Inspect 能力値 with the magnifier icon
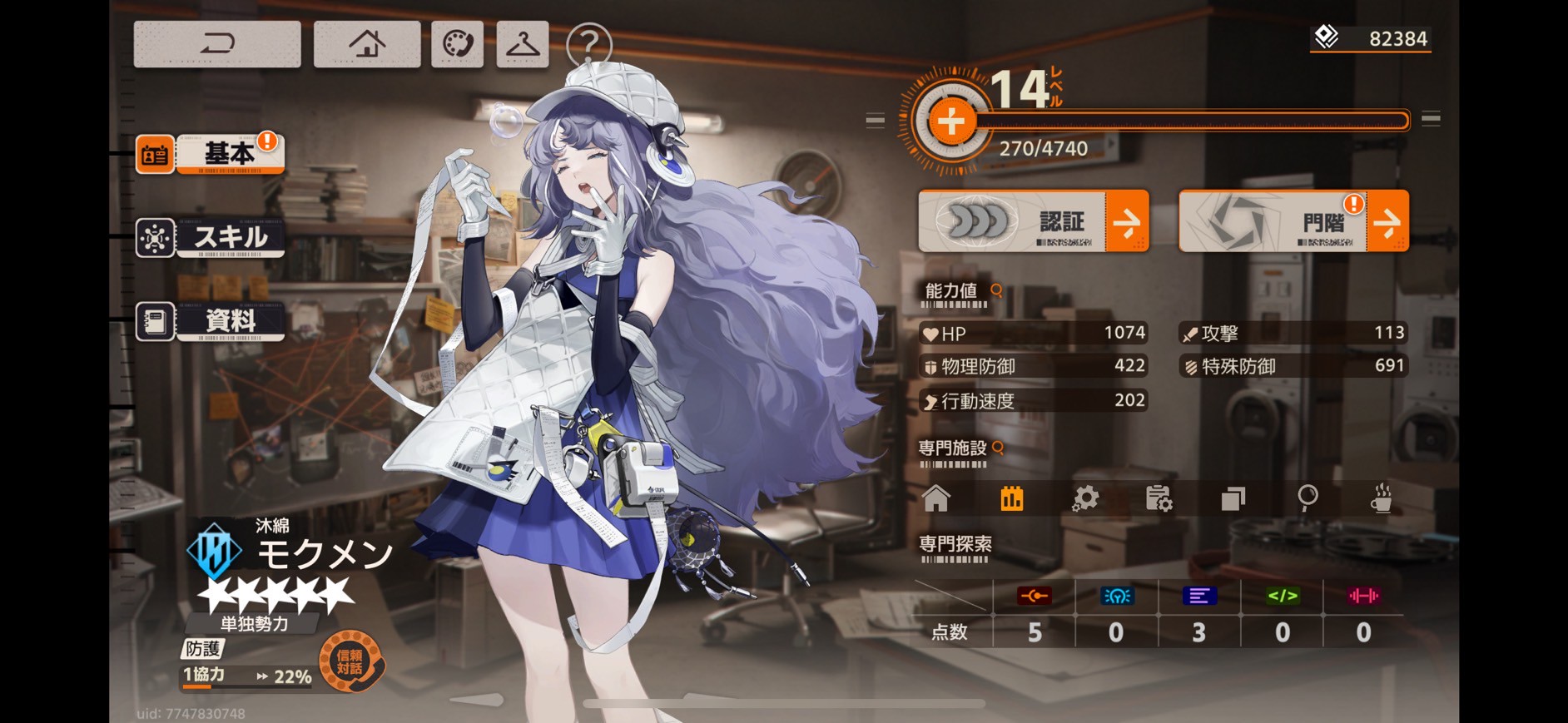 [996, 290]
